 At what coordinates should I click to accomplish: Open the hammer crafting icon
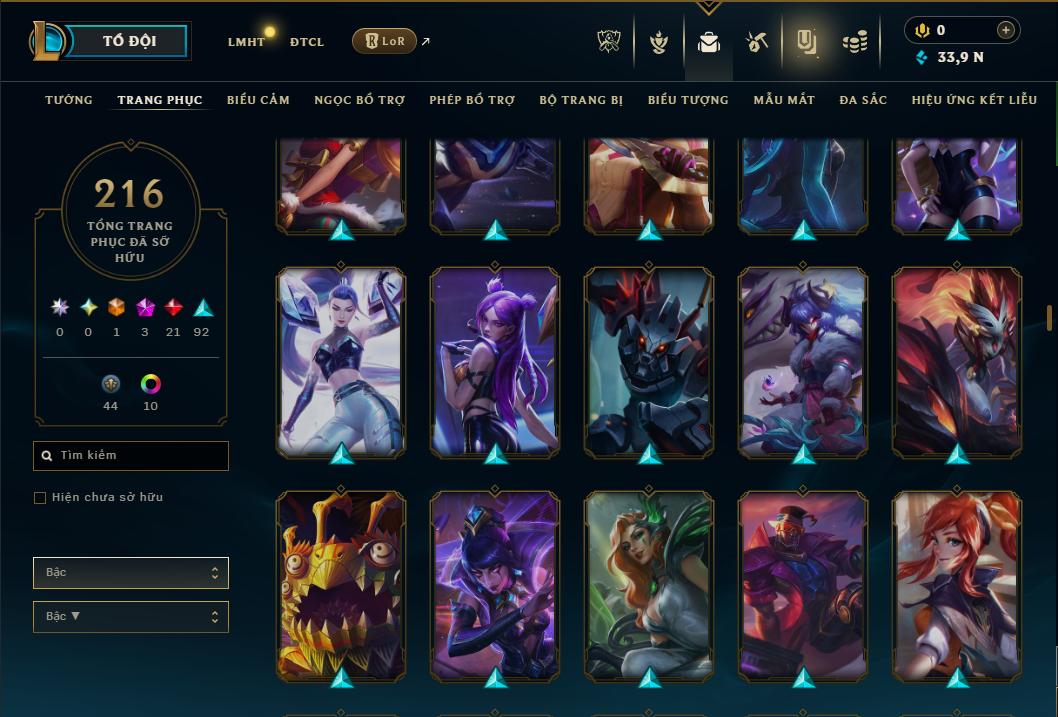tap(756, 42)
